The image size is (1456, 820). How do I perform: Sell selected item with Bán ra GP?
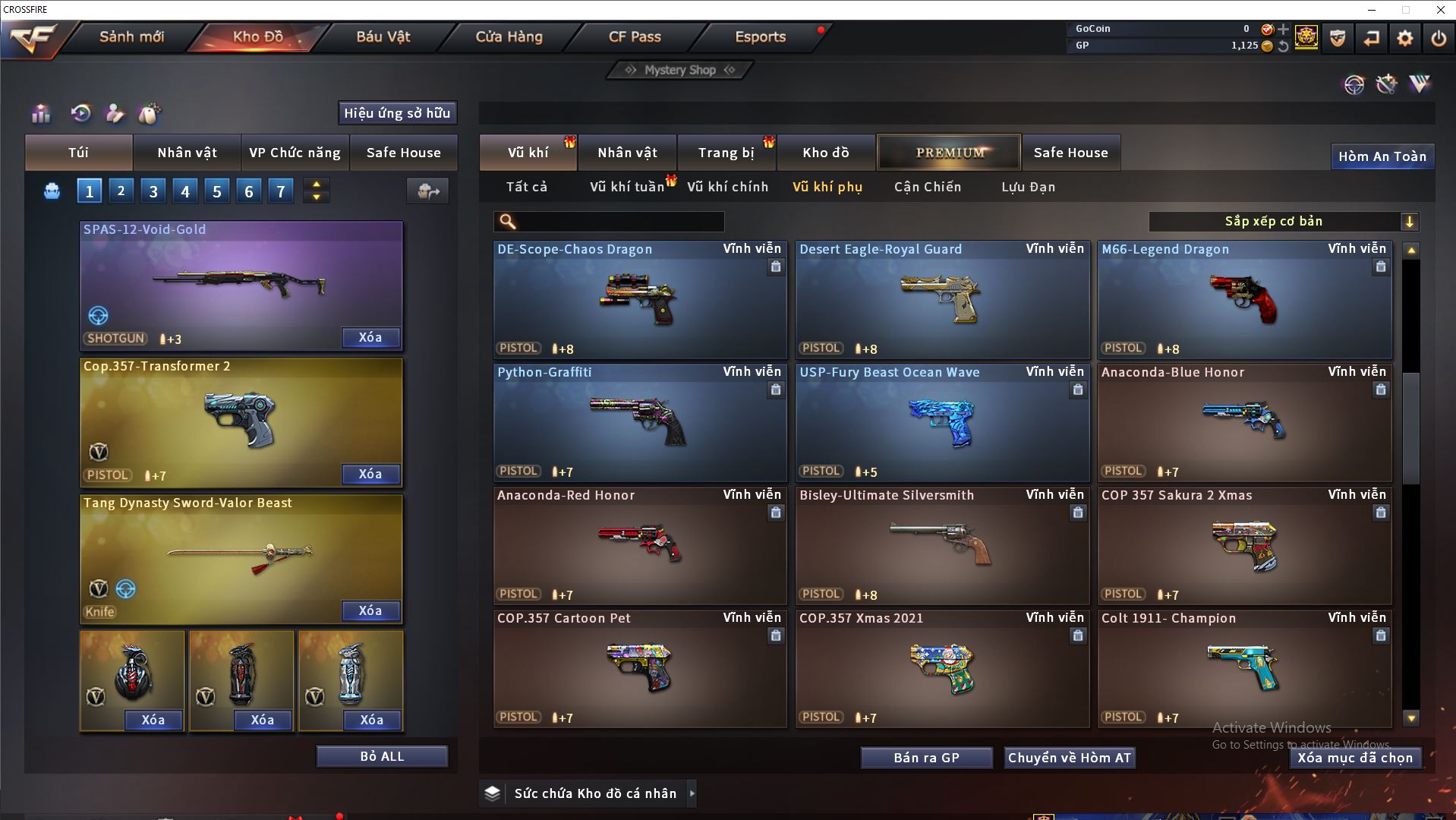[926, 758]
